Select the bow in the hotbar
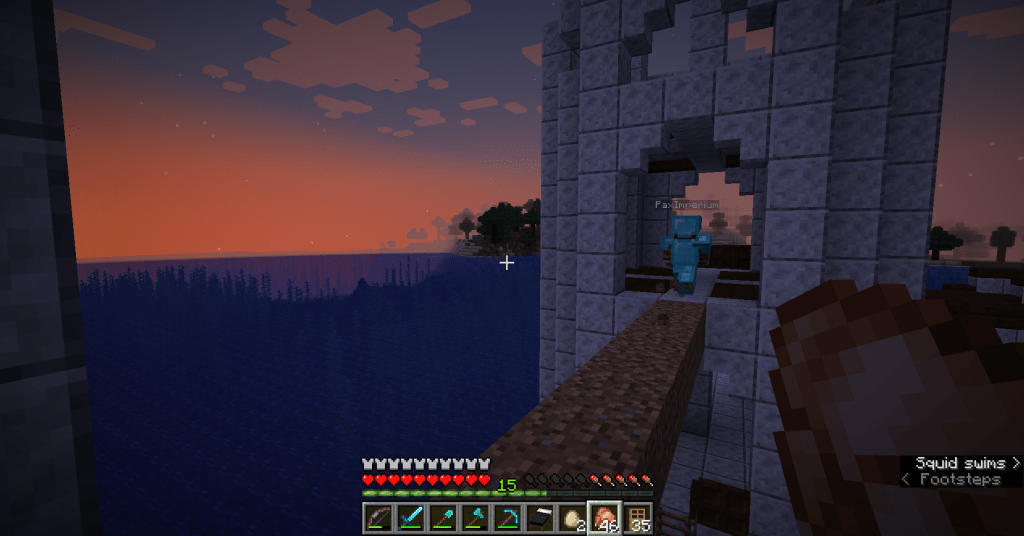Image resolution: width=1024 pixels, height=536 pixels. click(x=378, y=517)
